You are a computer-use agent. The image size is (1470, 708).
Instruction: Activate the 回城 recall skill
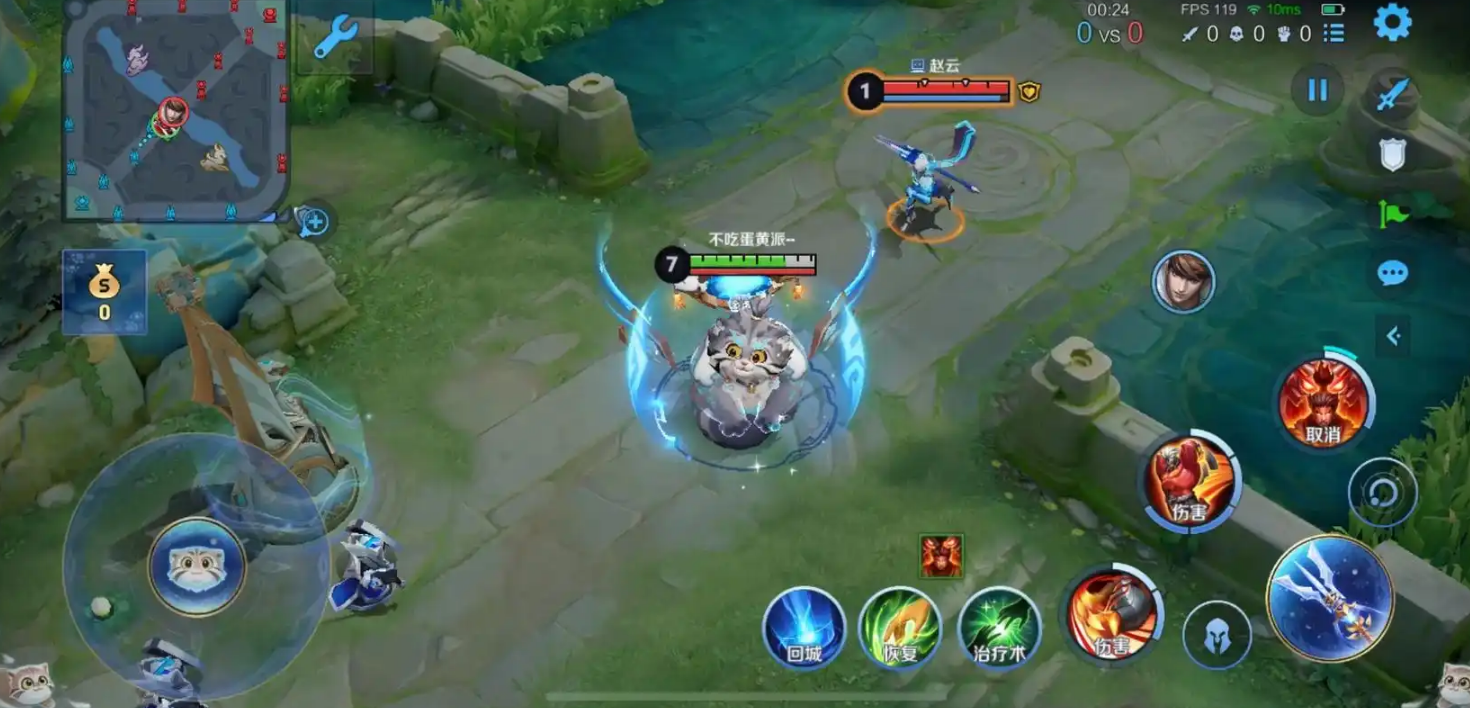804,629
